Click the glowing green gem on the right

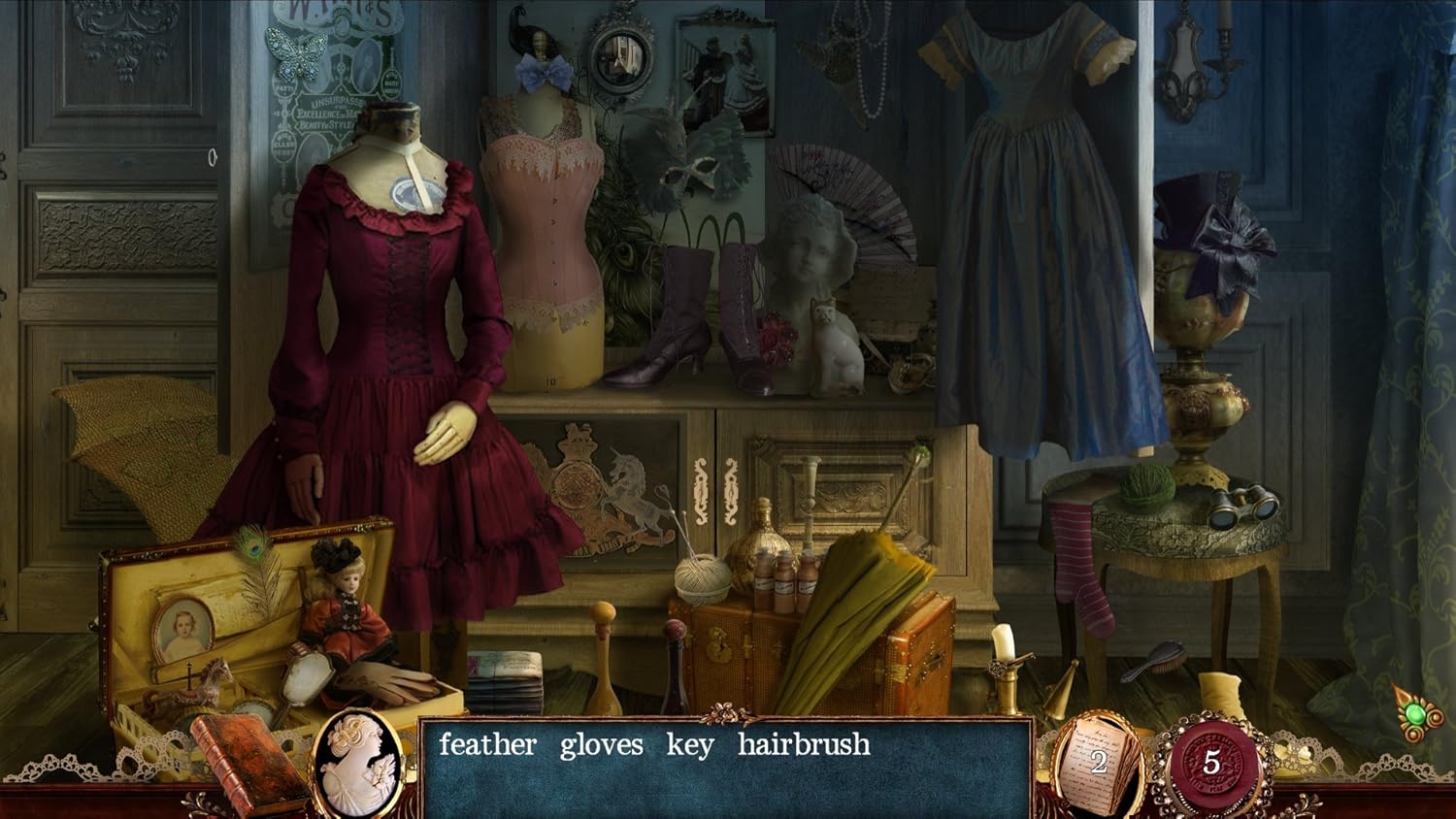tap(1414, 715)
